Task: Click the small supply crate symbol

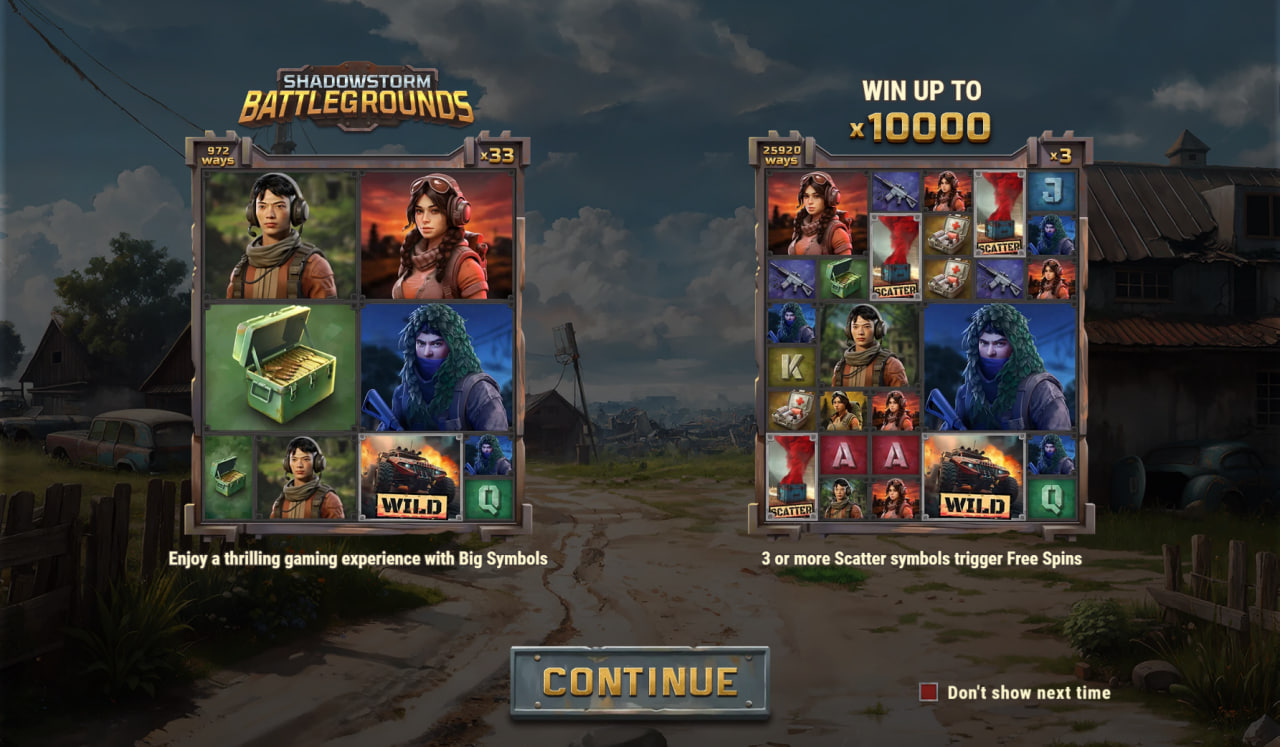Action: tap(225, 480)
